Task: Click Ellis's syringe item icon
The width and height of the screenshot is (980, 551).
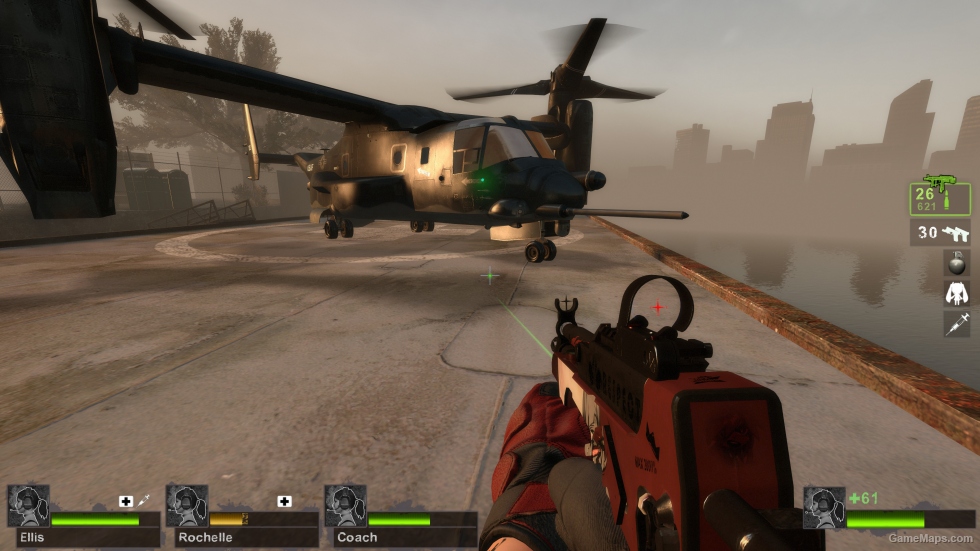Action: (x=144, y=500)
